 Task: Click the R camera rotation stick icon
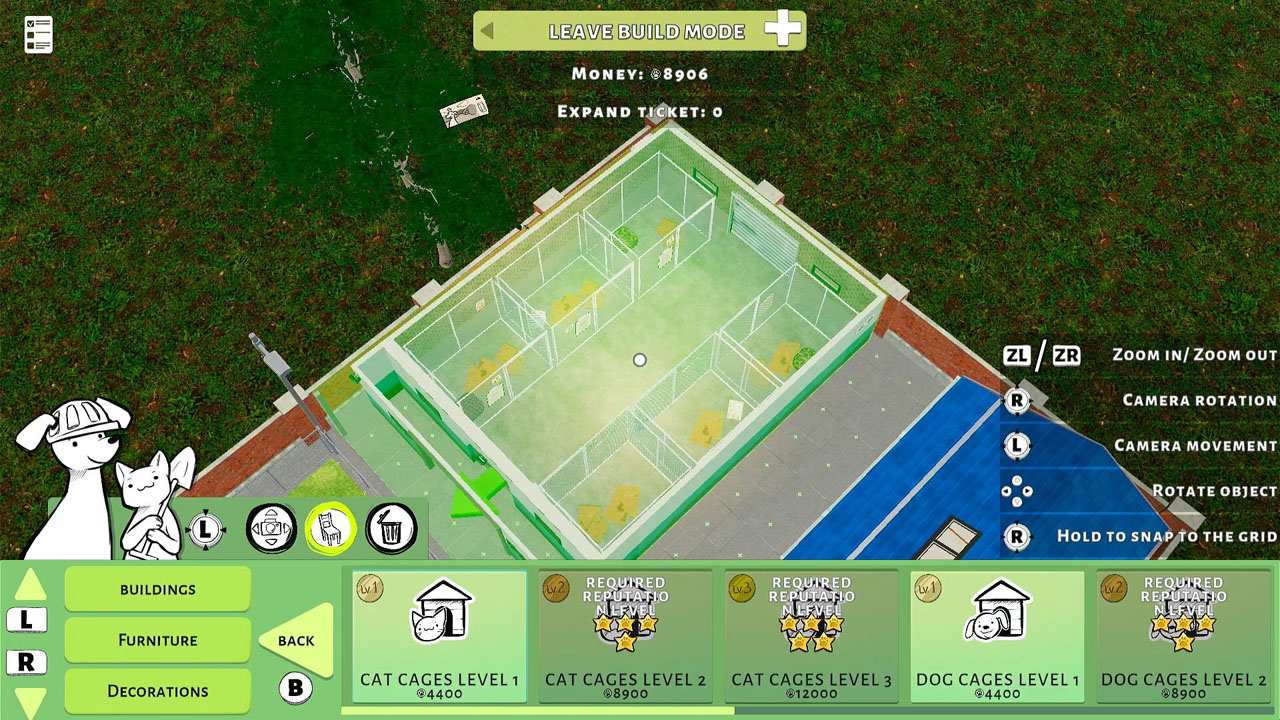click(1017, 400)
